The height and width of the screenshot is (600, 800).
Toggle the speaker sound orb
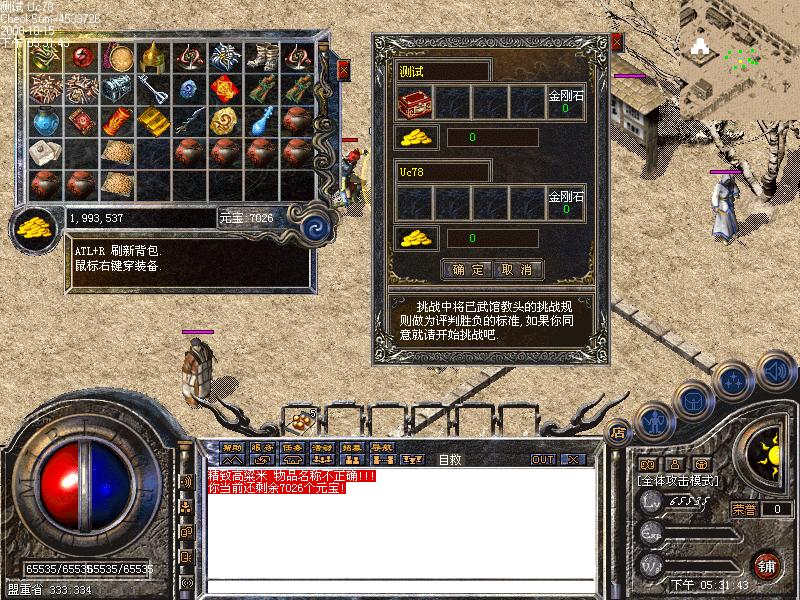(x=773, y=371)
